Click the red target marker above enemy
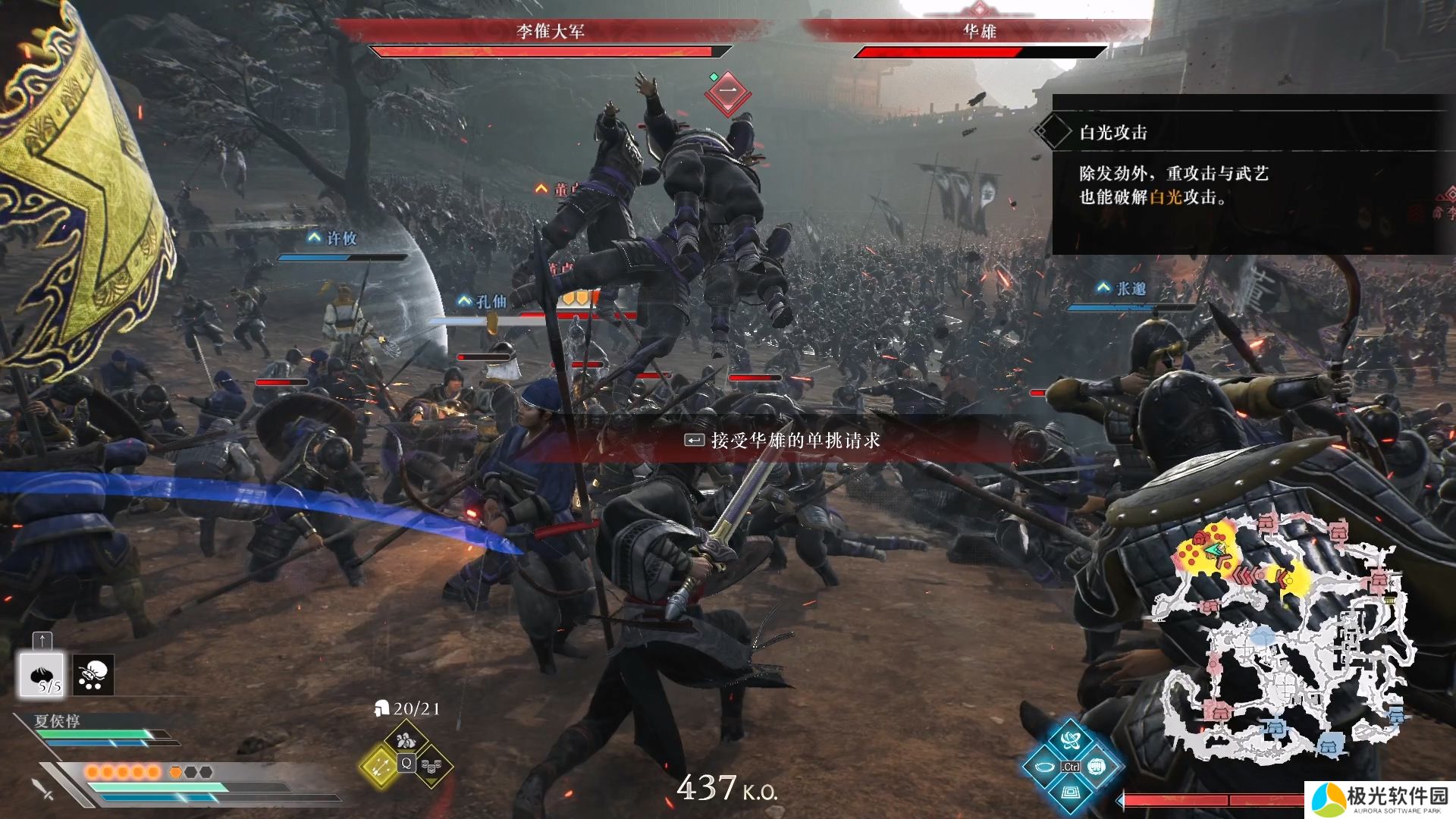 point(727,93)
